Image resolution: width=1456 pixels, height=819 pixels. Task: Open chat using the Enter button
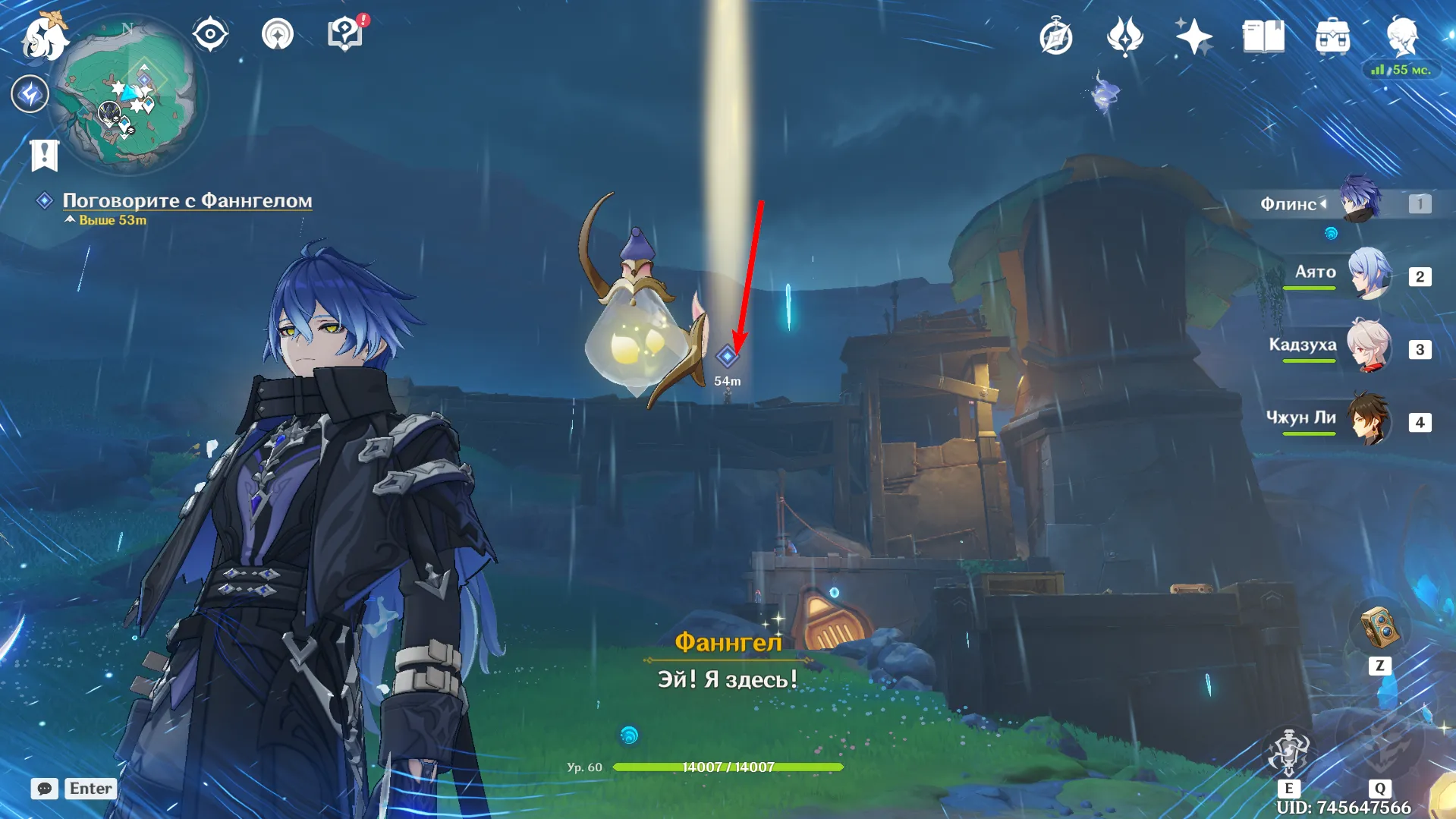pyautogui.click(x=90, y=788)
